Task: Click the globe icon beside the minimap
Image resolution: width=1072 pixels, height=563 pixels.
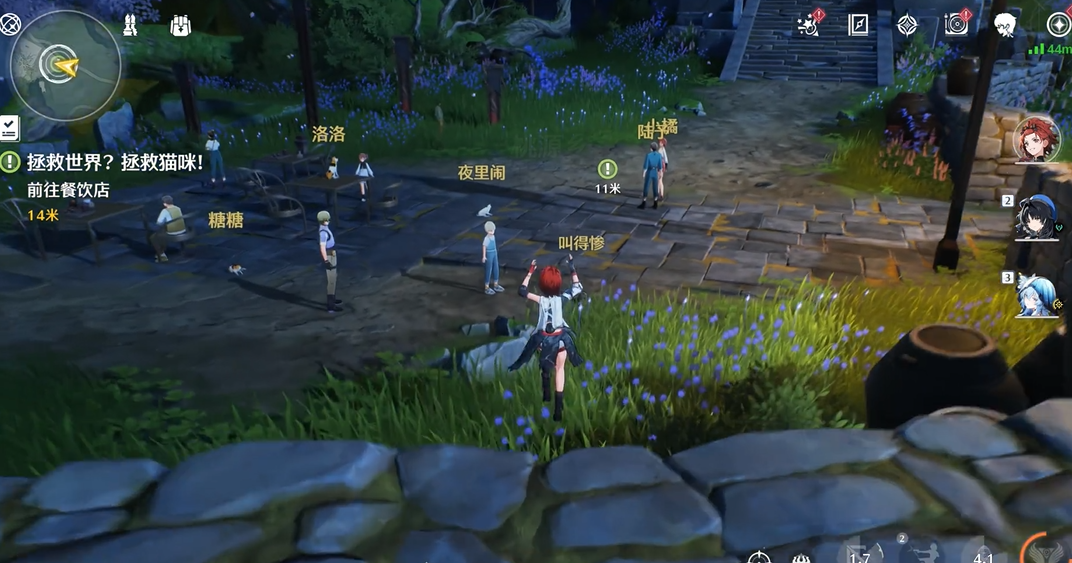Action: coord(10,24)
